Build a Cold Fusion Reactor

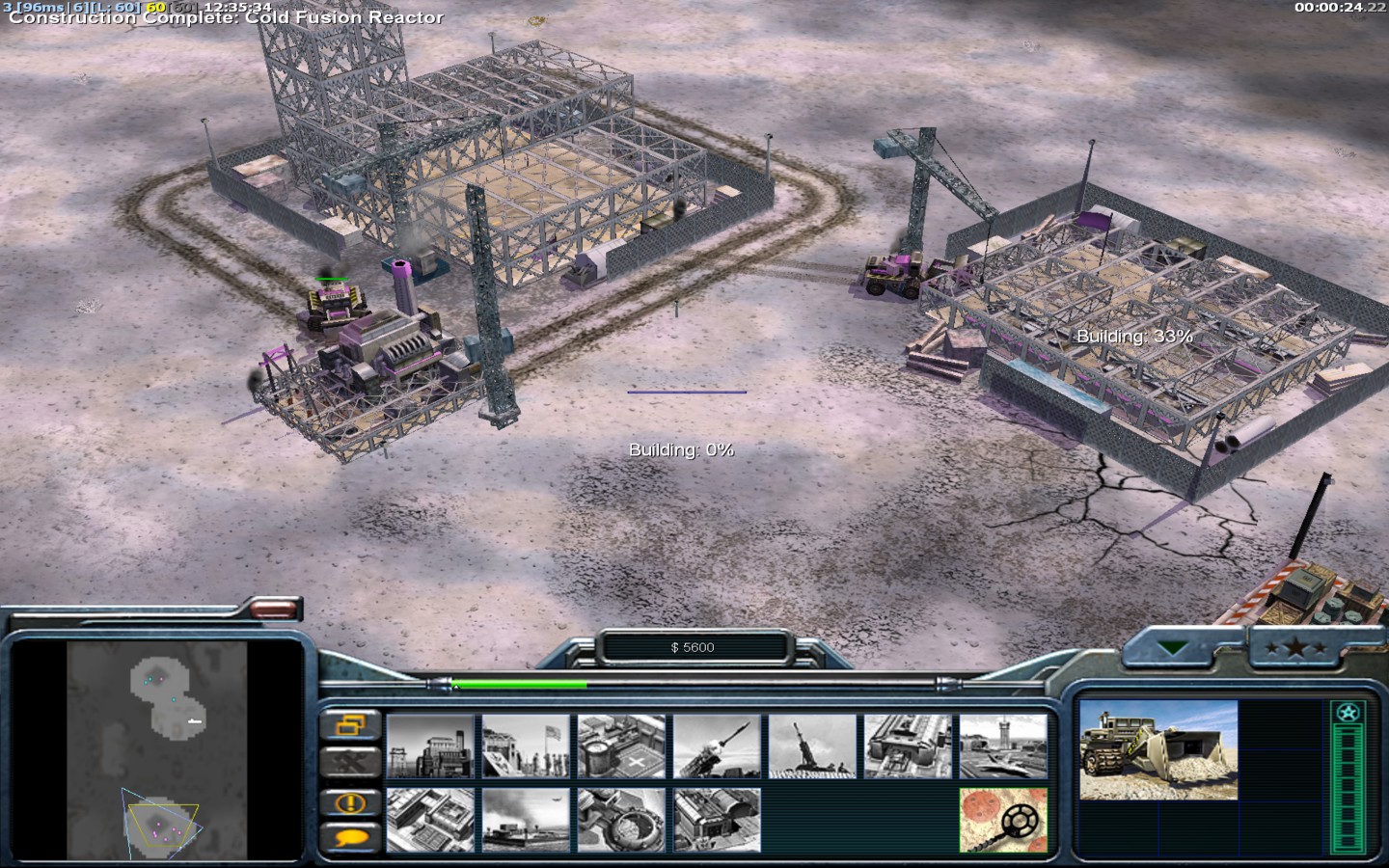[x=430, y=746]
